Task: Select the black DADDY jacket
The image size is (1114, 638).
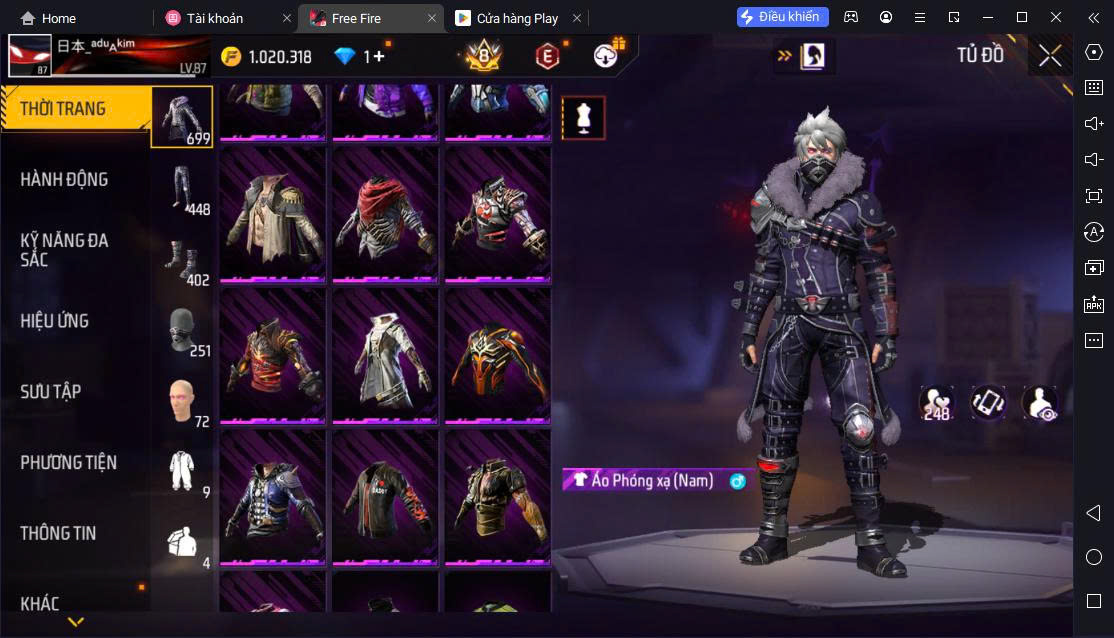Action: 385,496
